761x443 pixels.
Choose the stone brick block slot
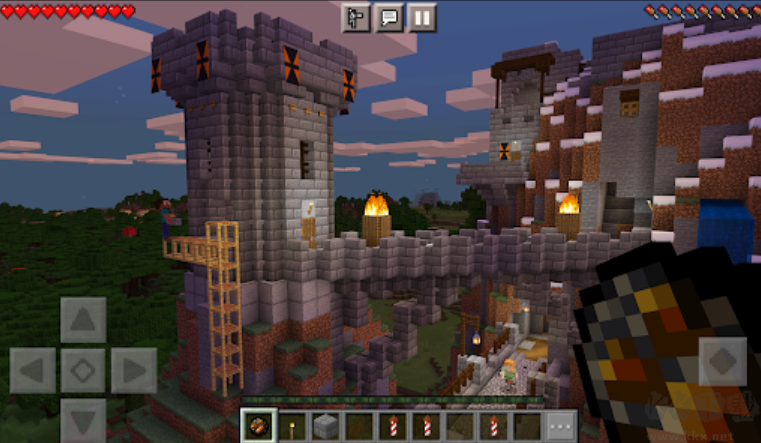click(326, 425)
